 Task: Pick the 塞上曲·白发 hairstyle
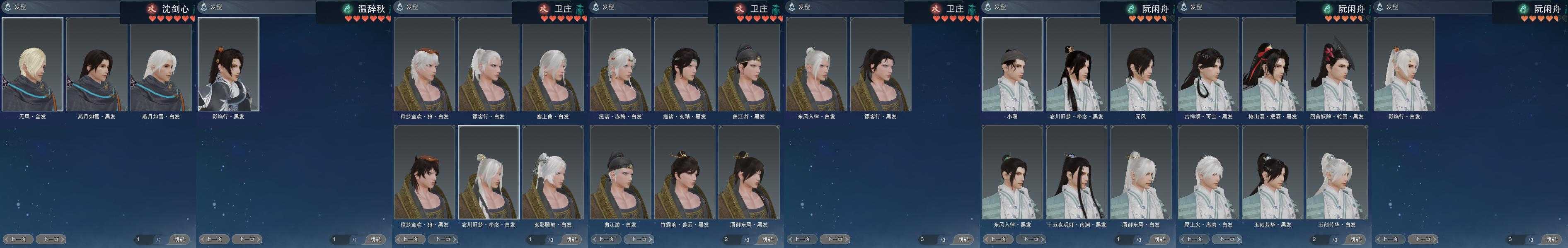coord(553,65)
